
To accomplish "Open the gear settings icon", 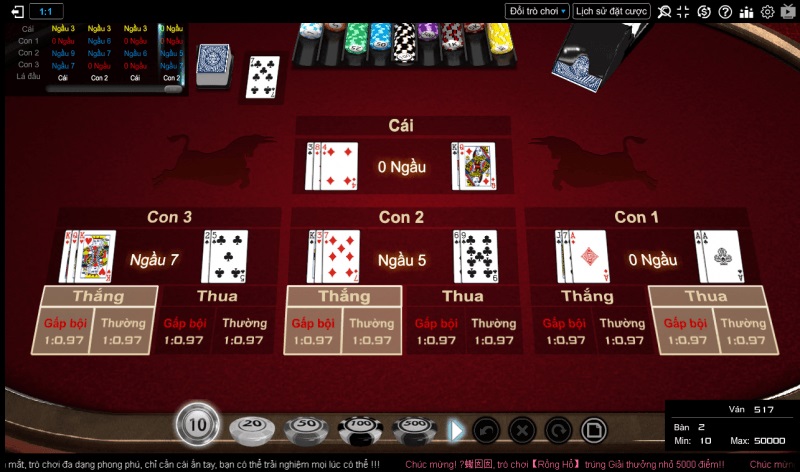I will pos(768,12).
